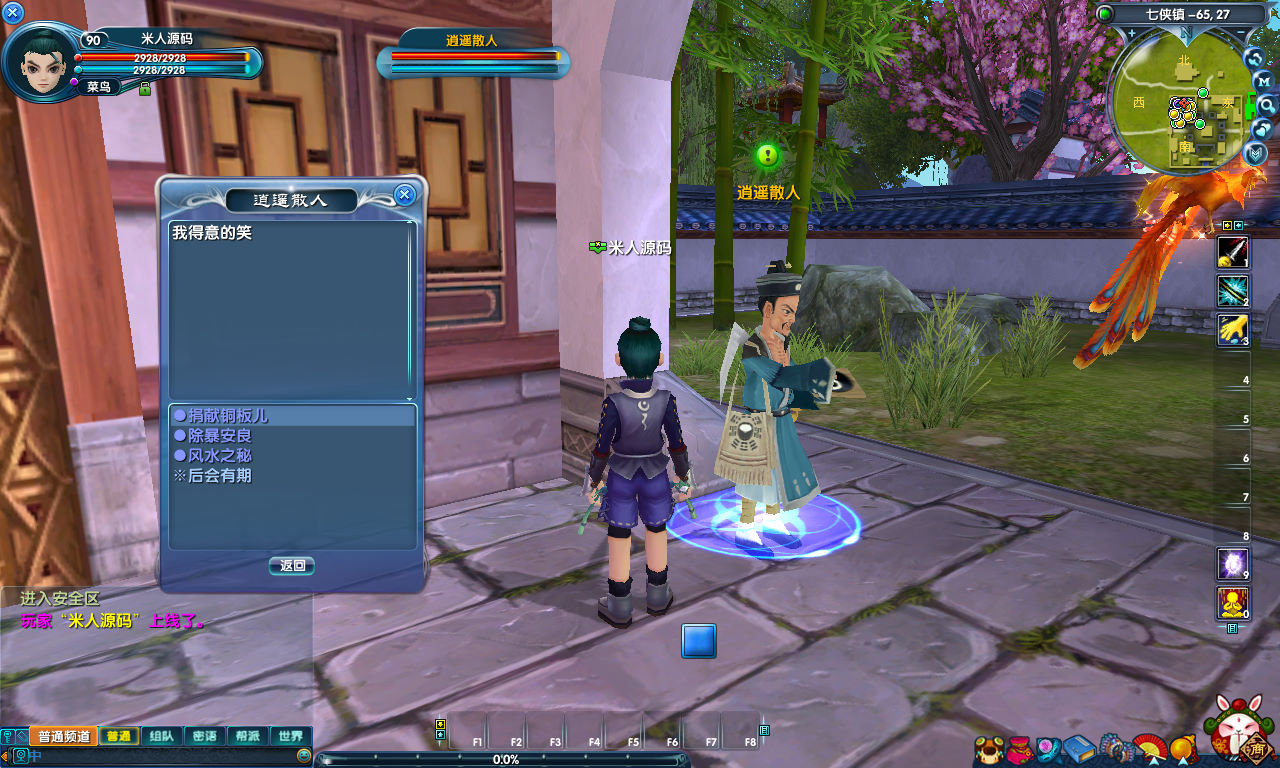This screenshot has height=768, width=1280.
Task: Switch to the 组队 chat tab
Action: tap(161, 736)
